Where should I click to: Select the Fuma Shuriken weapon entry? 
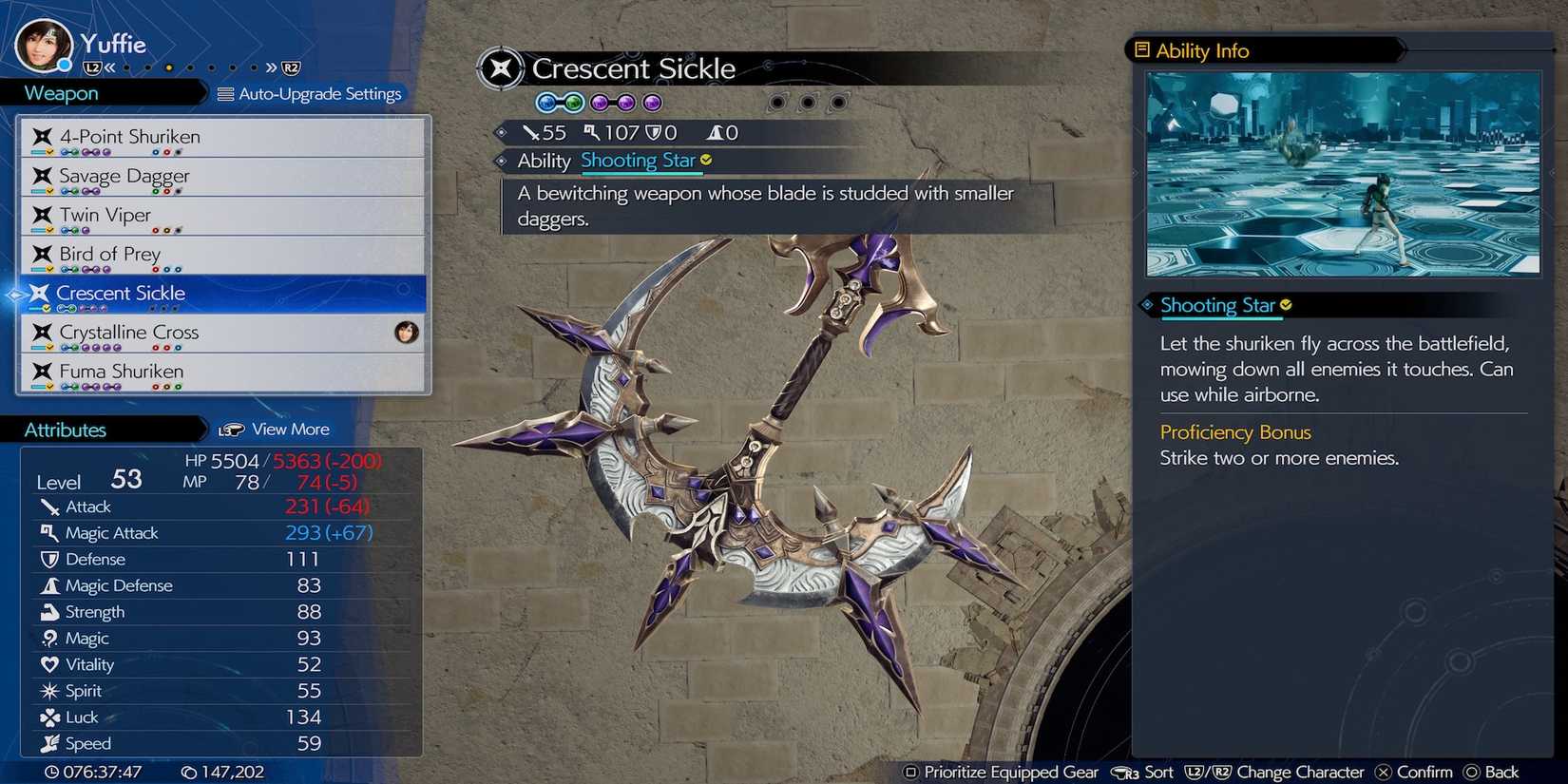[122, 372]
